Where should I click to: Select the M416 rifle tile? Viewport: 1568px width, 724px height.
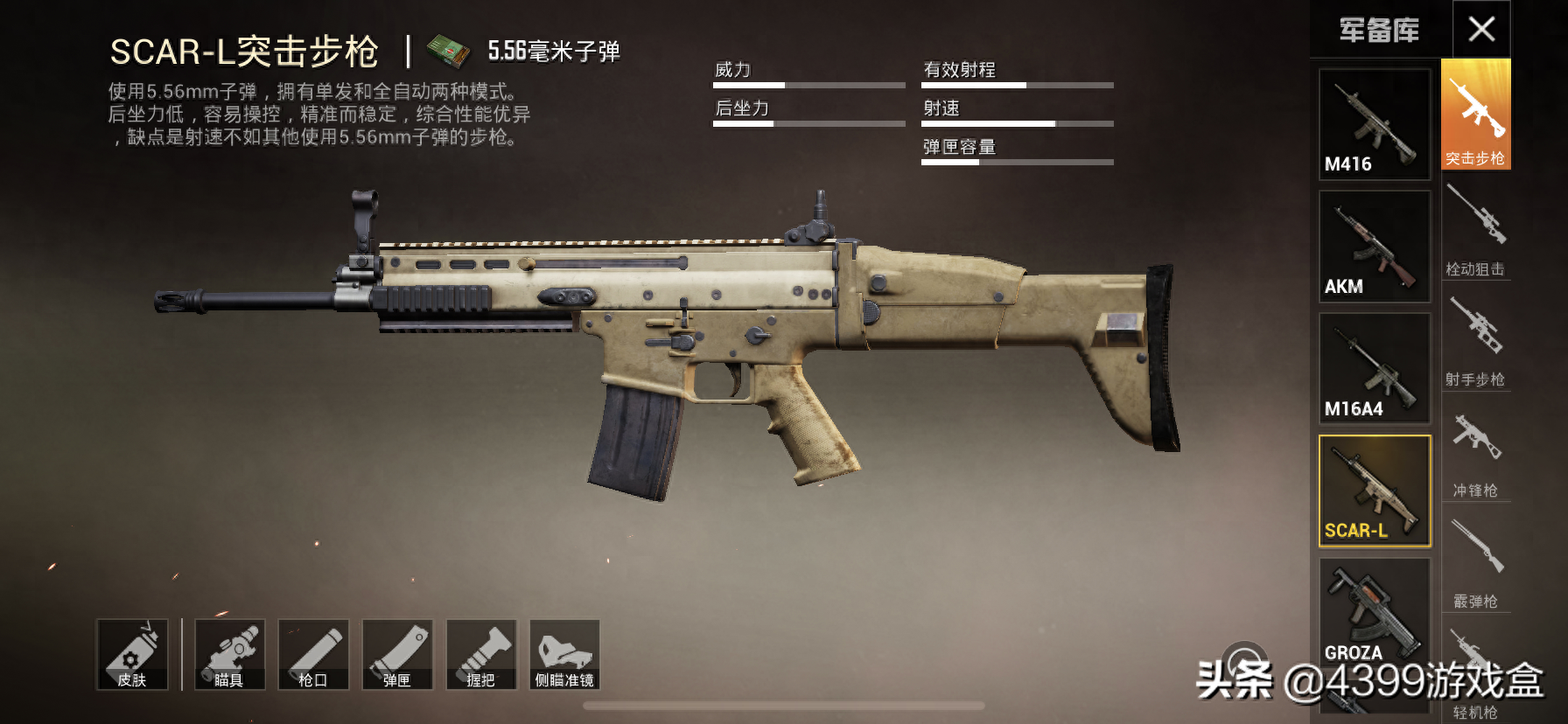pos(1374,124)
